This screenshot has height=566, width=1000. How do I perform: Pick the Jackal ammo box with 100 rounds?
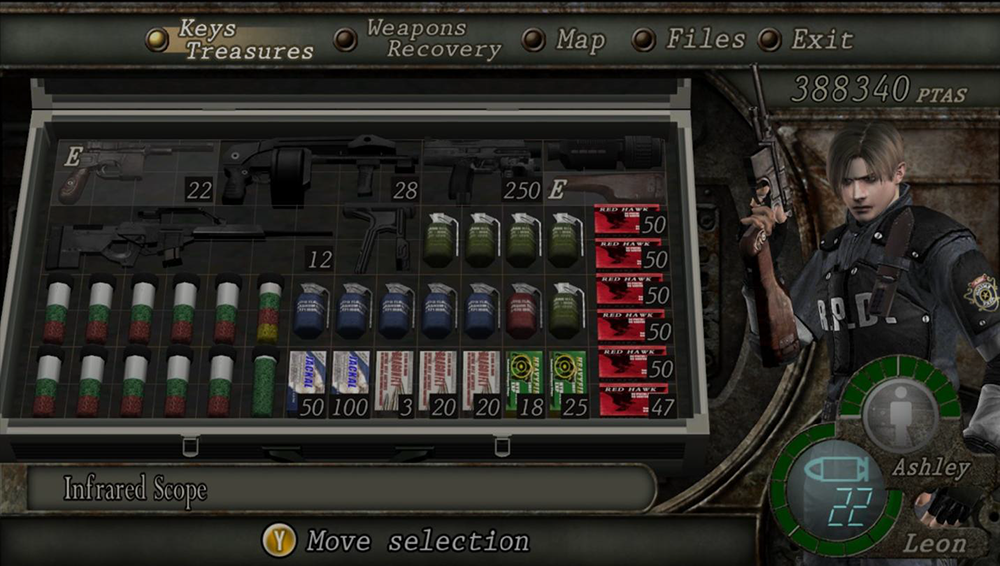[350, 383]
